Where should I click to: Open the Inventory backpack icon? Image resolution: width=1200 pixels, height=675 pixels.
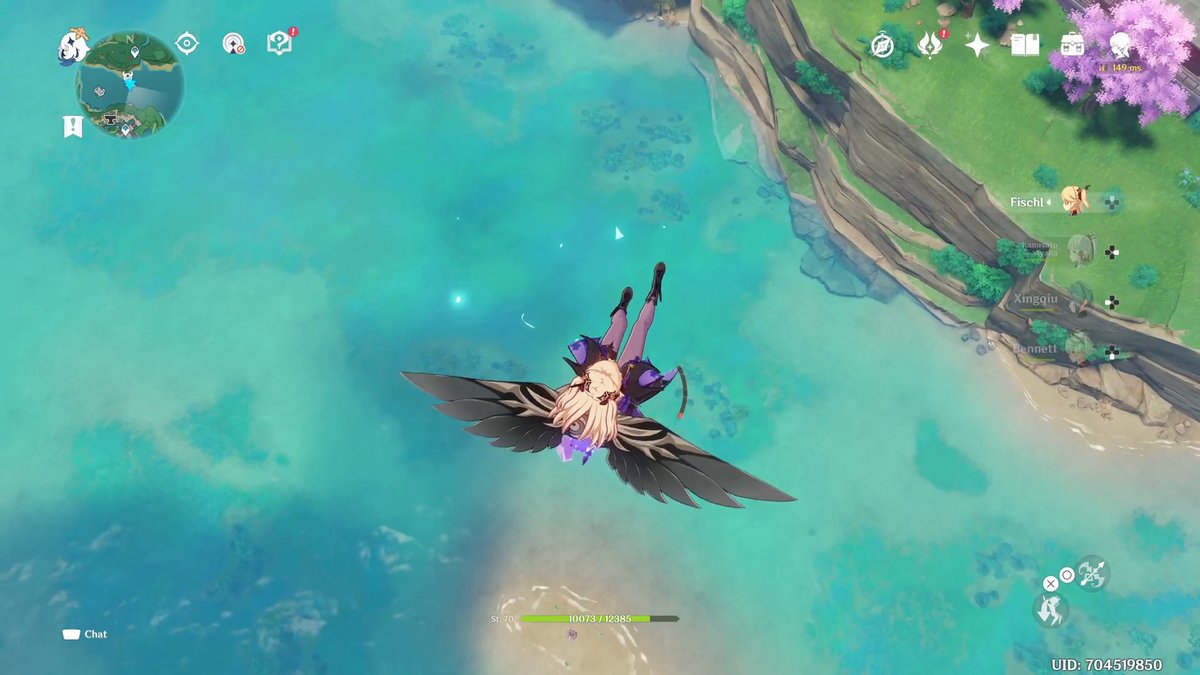pyautogui.click(x=1072, y=45)
